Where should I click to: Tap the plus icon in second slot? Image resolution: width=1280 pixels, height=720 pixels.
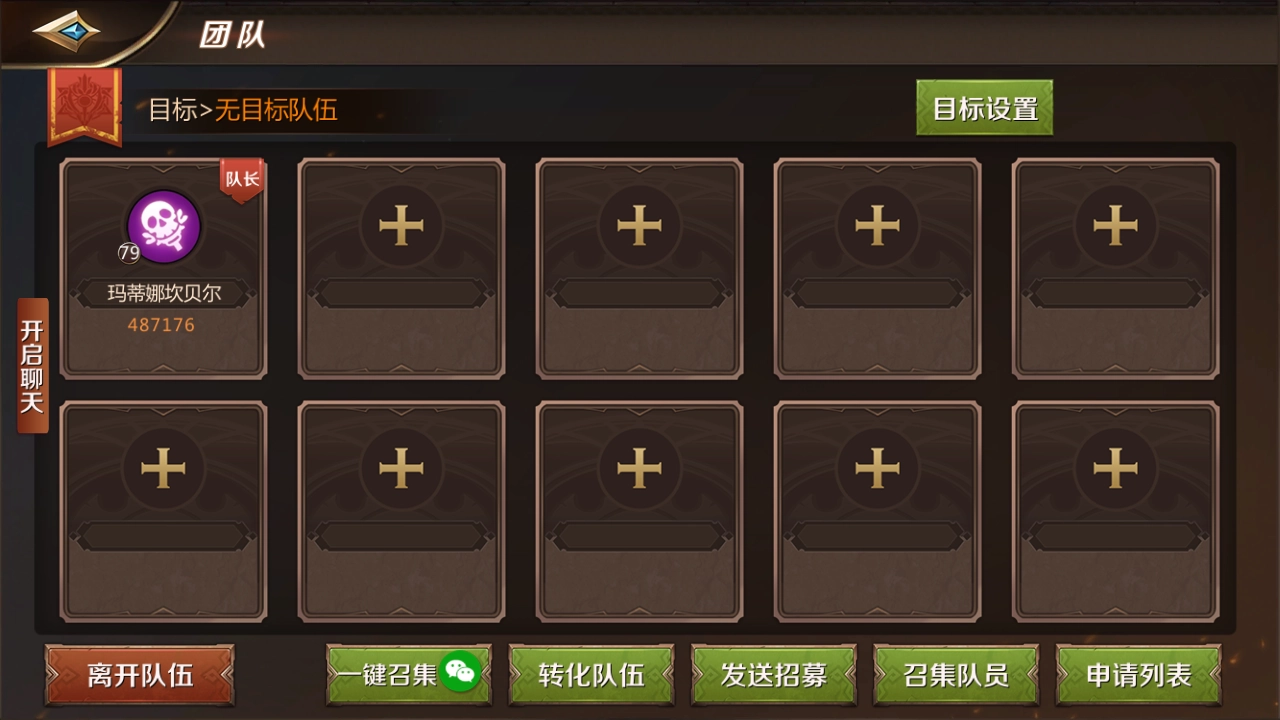pyautogui.click(x=401, y=225)
